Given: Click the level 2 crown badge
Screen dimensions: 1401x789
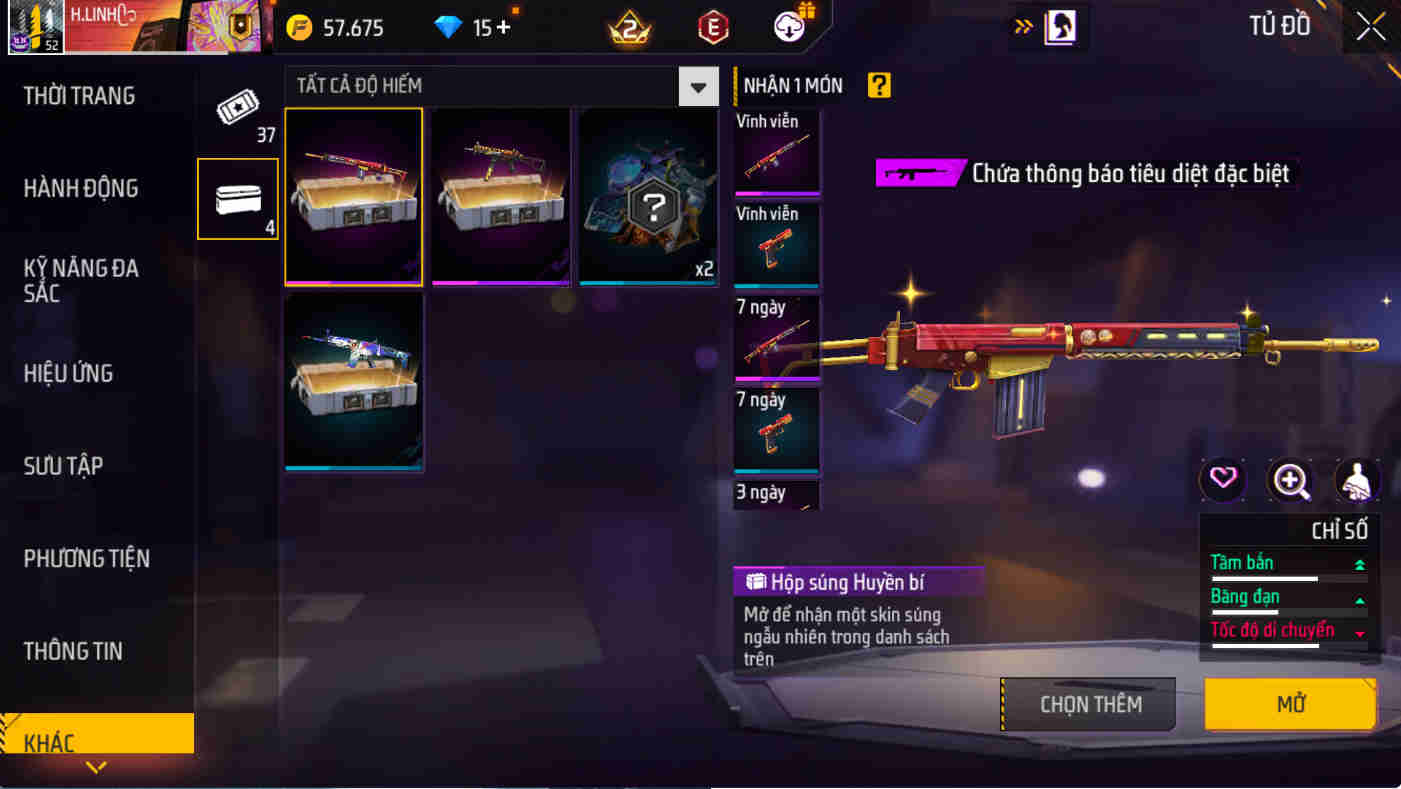Looking at the screenshot, I should [630, 27].
